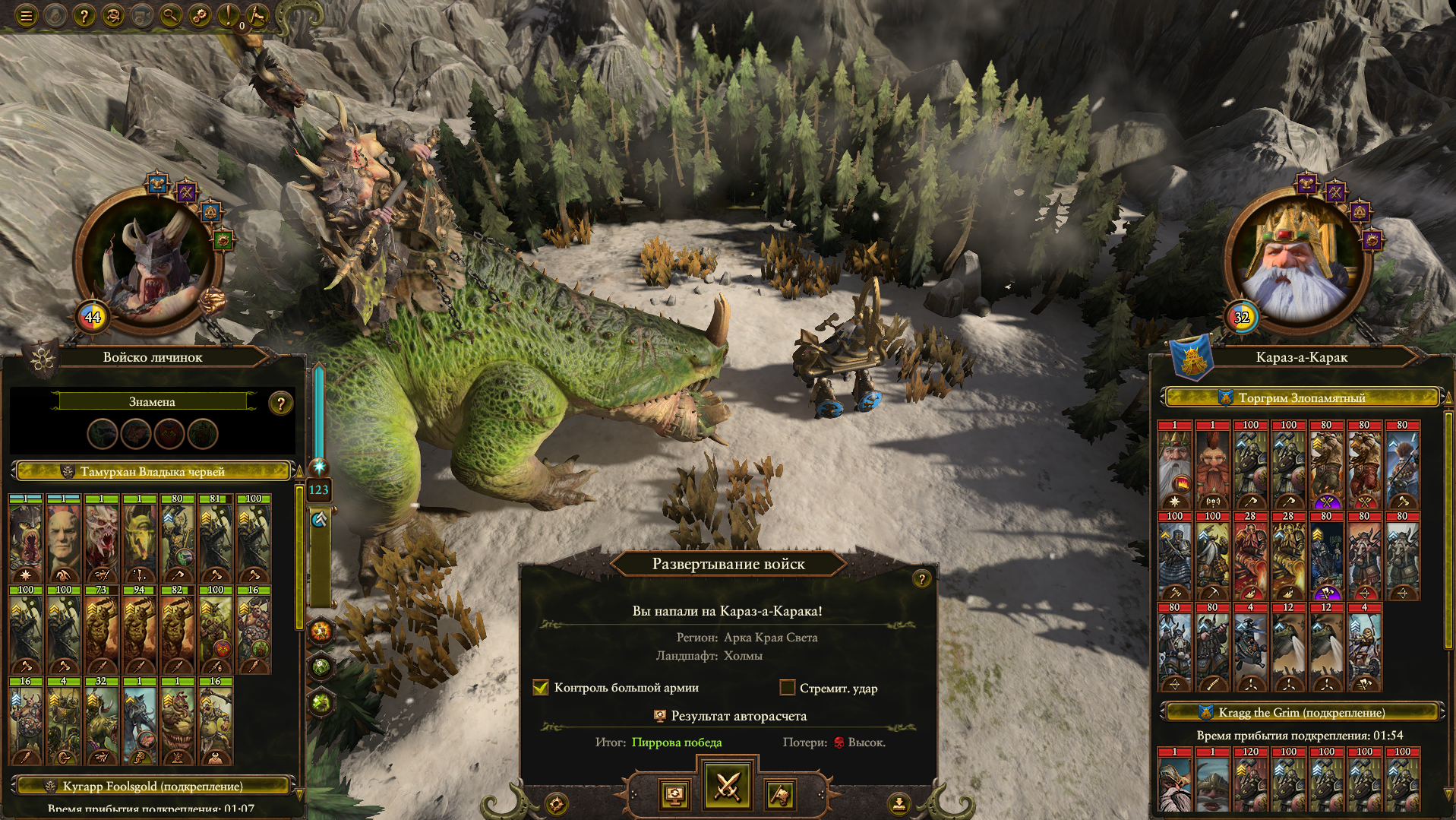The height and width of the screenshot is (820, 1456).
Task: Expand 'Кугарр Foolsgold' reinforcement army header
Action: [152, 786]
